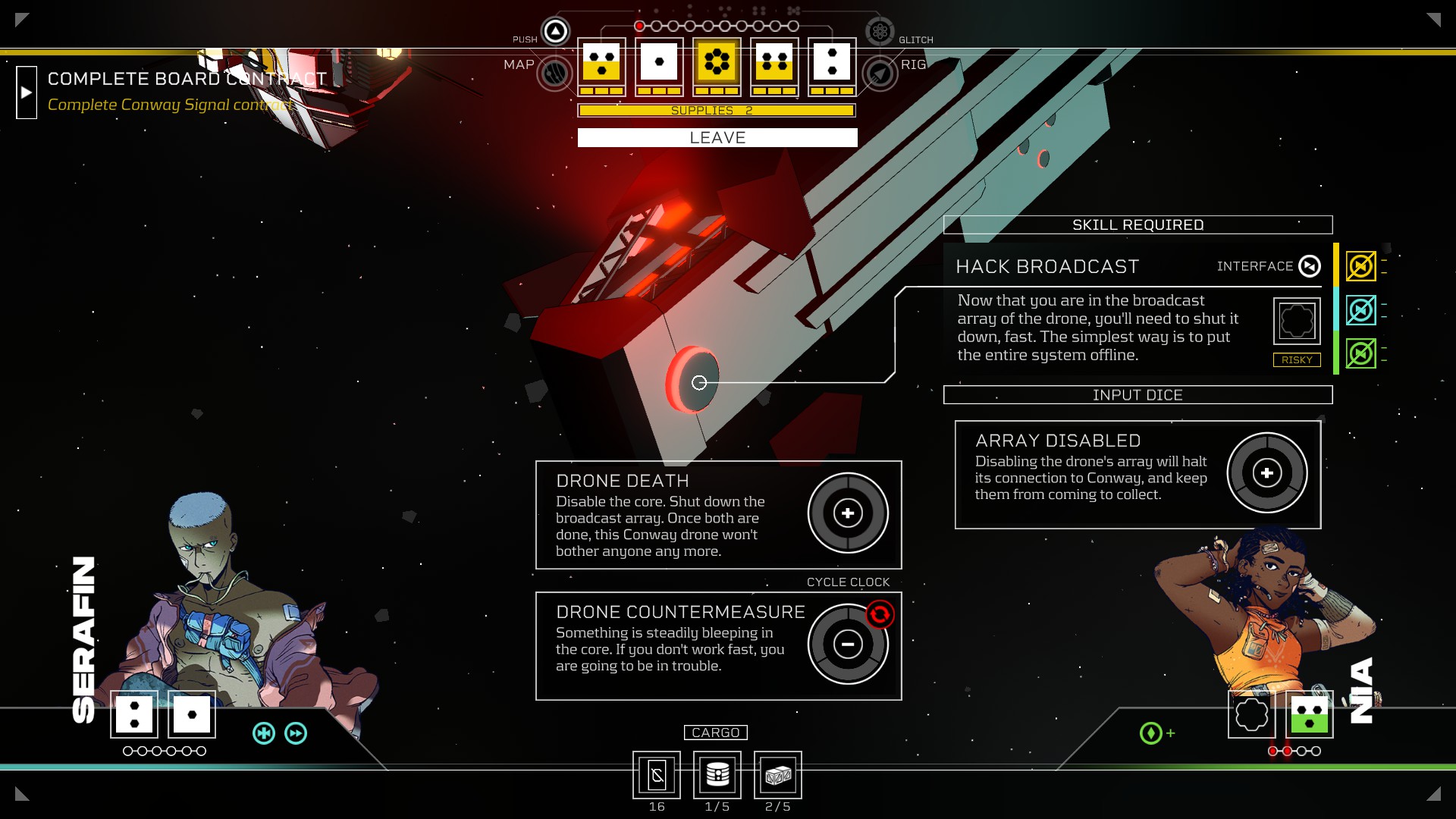Screen dimensions: 1456x819
Task: Select the yellow four-pip die
Action: (x=774, y=62)
